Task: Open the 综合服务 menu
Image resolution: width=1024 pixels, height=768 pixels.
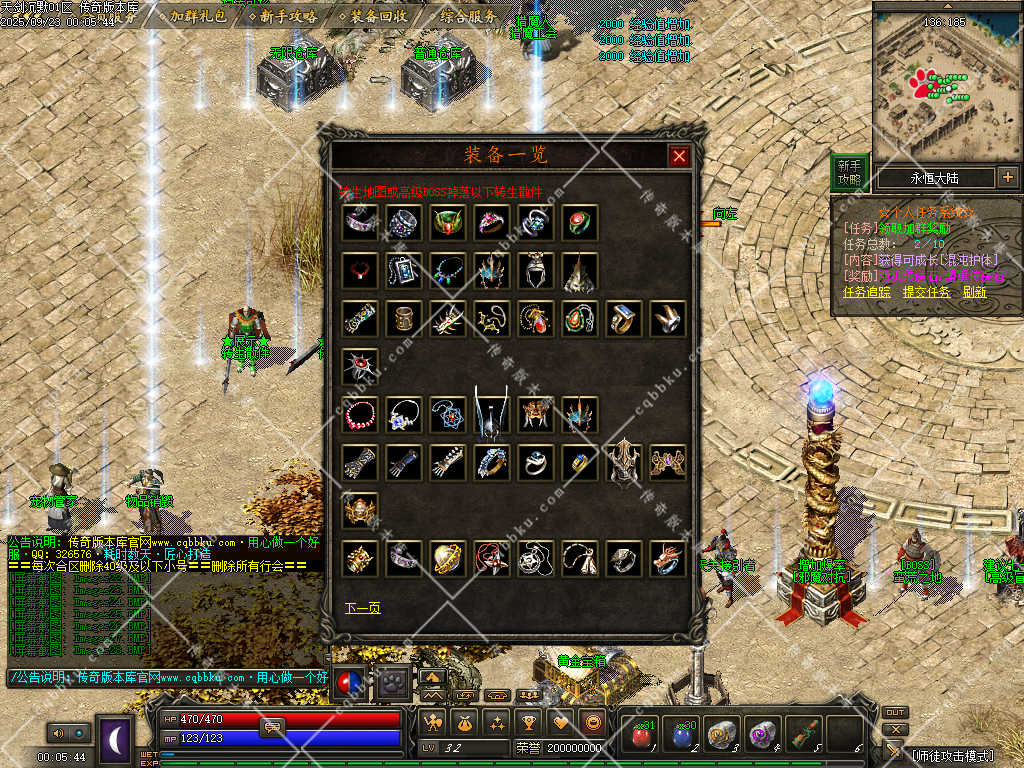Action: pos(467,16)
